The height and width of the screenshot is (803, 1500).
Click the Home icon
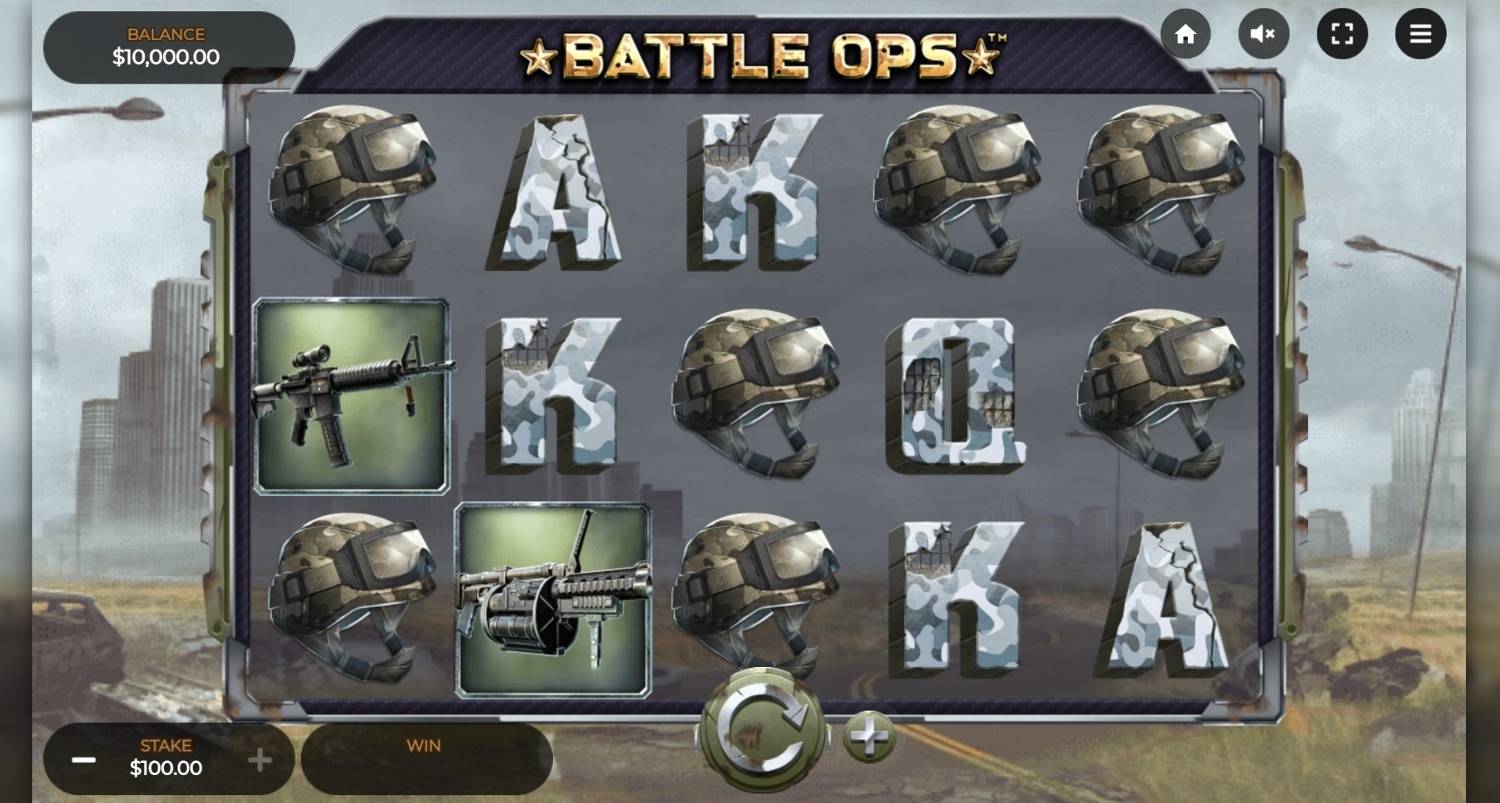pos(1186,33)
